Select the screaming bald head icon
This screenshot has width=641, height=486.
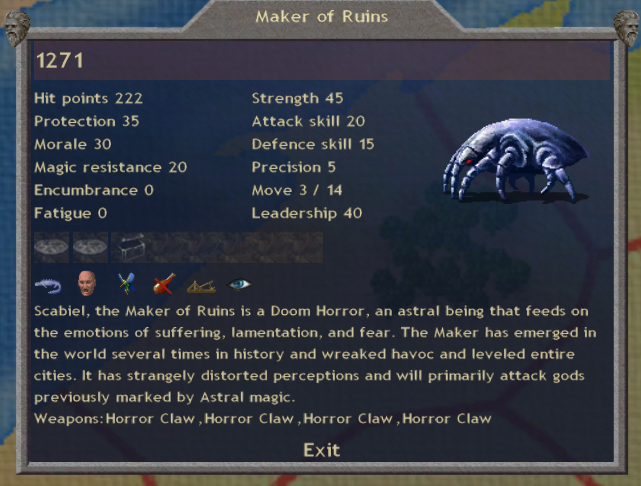[x=86, y=285]
